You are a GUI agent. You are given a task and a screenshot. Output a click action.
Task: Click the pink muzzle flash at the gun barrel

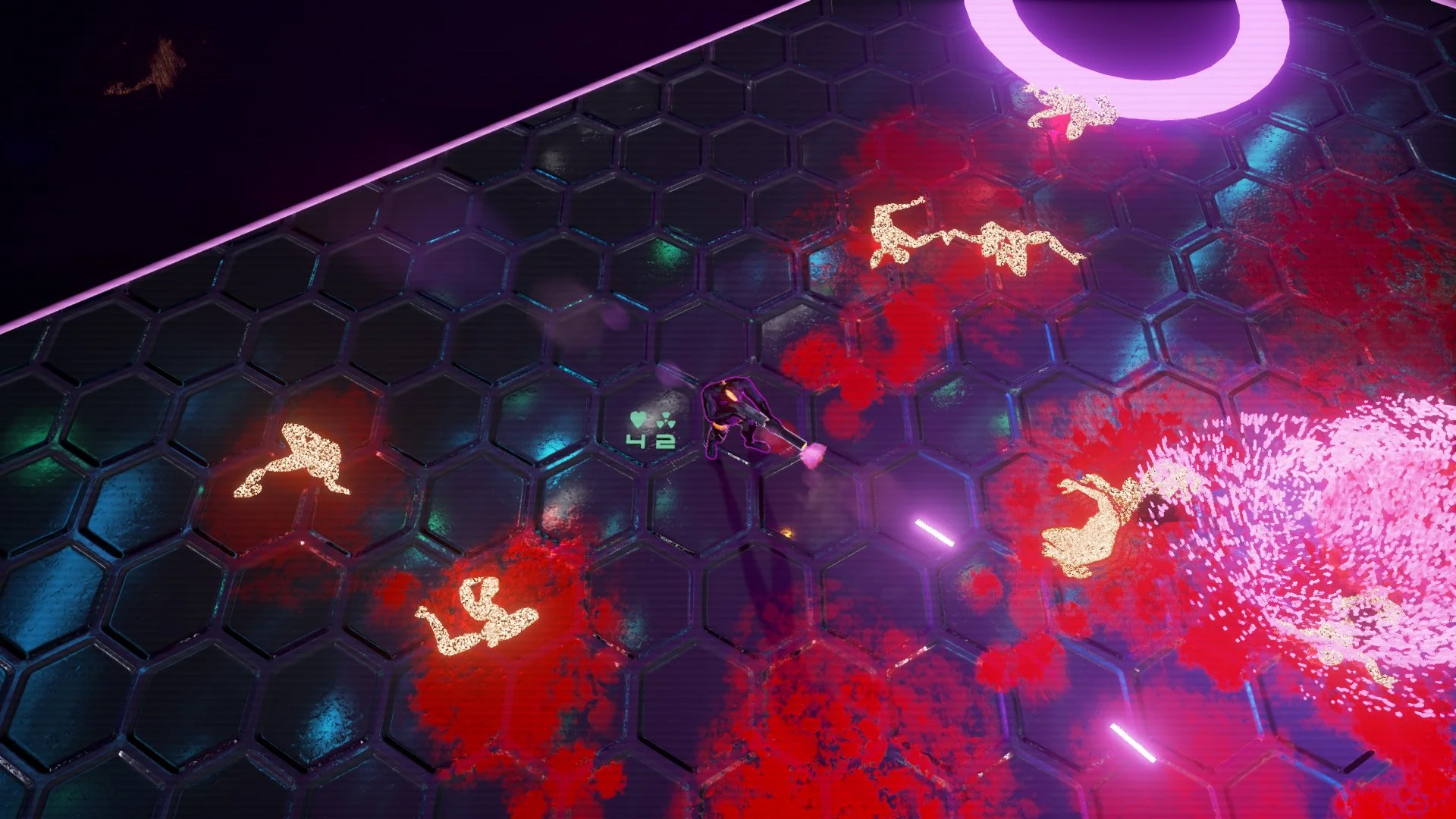point(814,455)
